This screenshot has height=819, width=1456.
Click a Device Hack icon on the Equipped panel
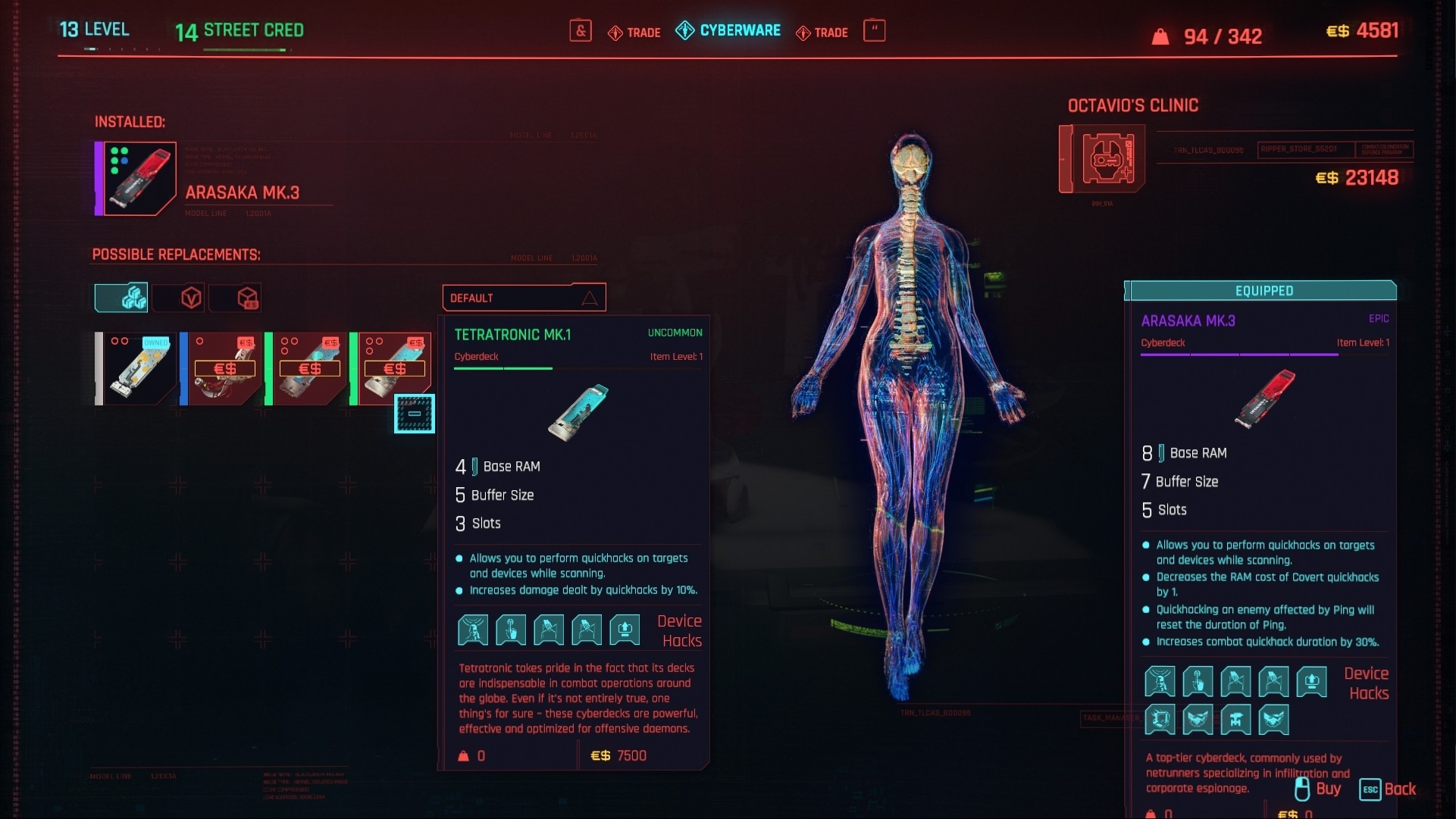[x=1160, y=681]
